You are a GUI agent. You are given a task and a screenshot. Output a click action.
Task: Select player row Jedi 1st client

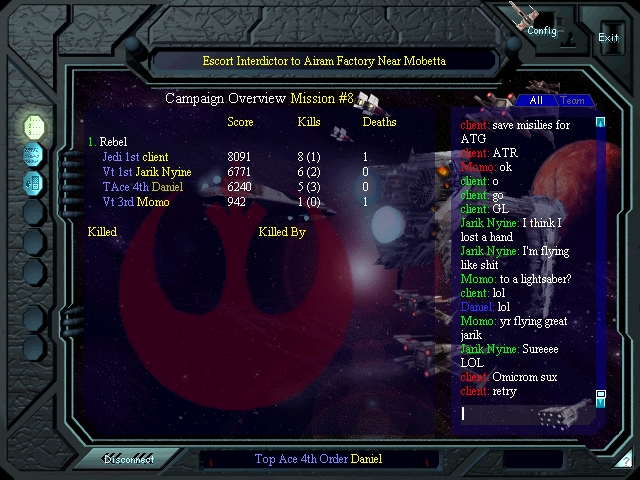click(x=135, y=157)
